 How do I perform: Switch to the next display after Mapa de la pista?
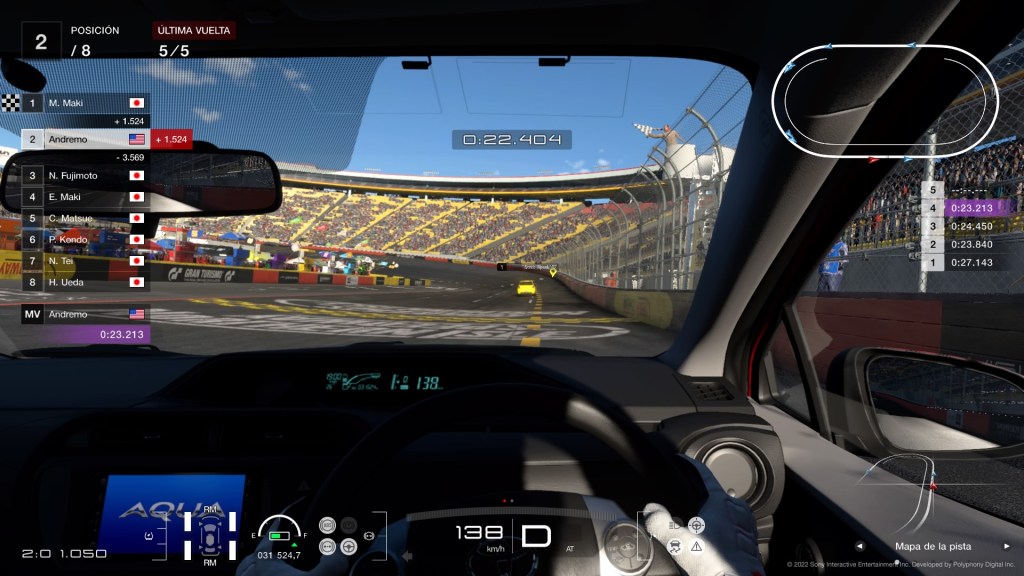click(x=1006, y=546)
